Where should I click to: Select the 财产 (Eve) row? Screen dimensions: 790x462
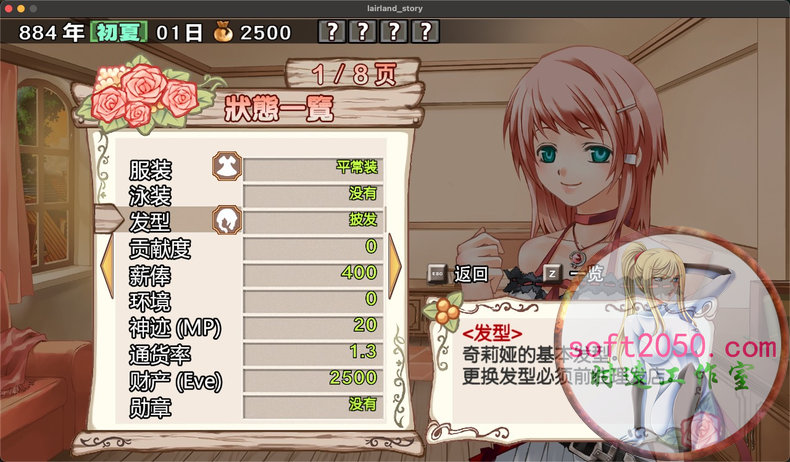tap(255, 379)
